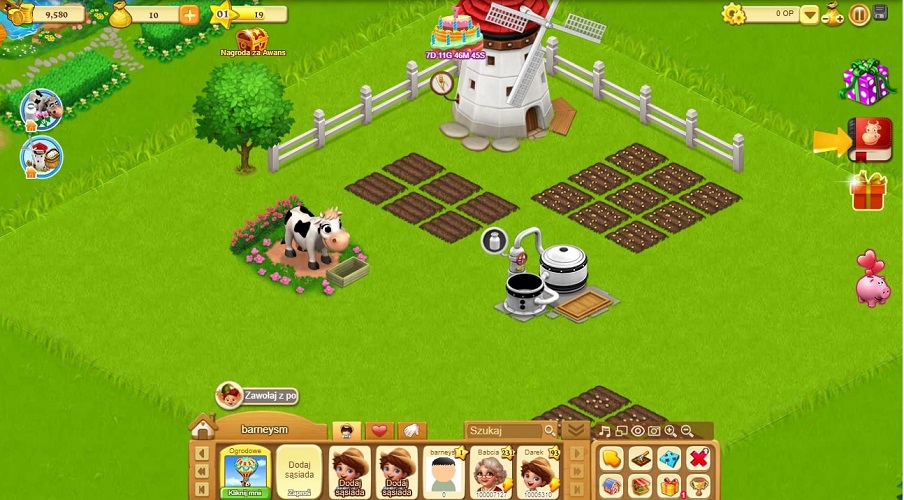Click the Zawołaj z po button

(x=258, y=395)
